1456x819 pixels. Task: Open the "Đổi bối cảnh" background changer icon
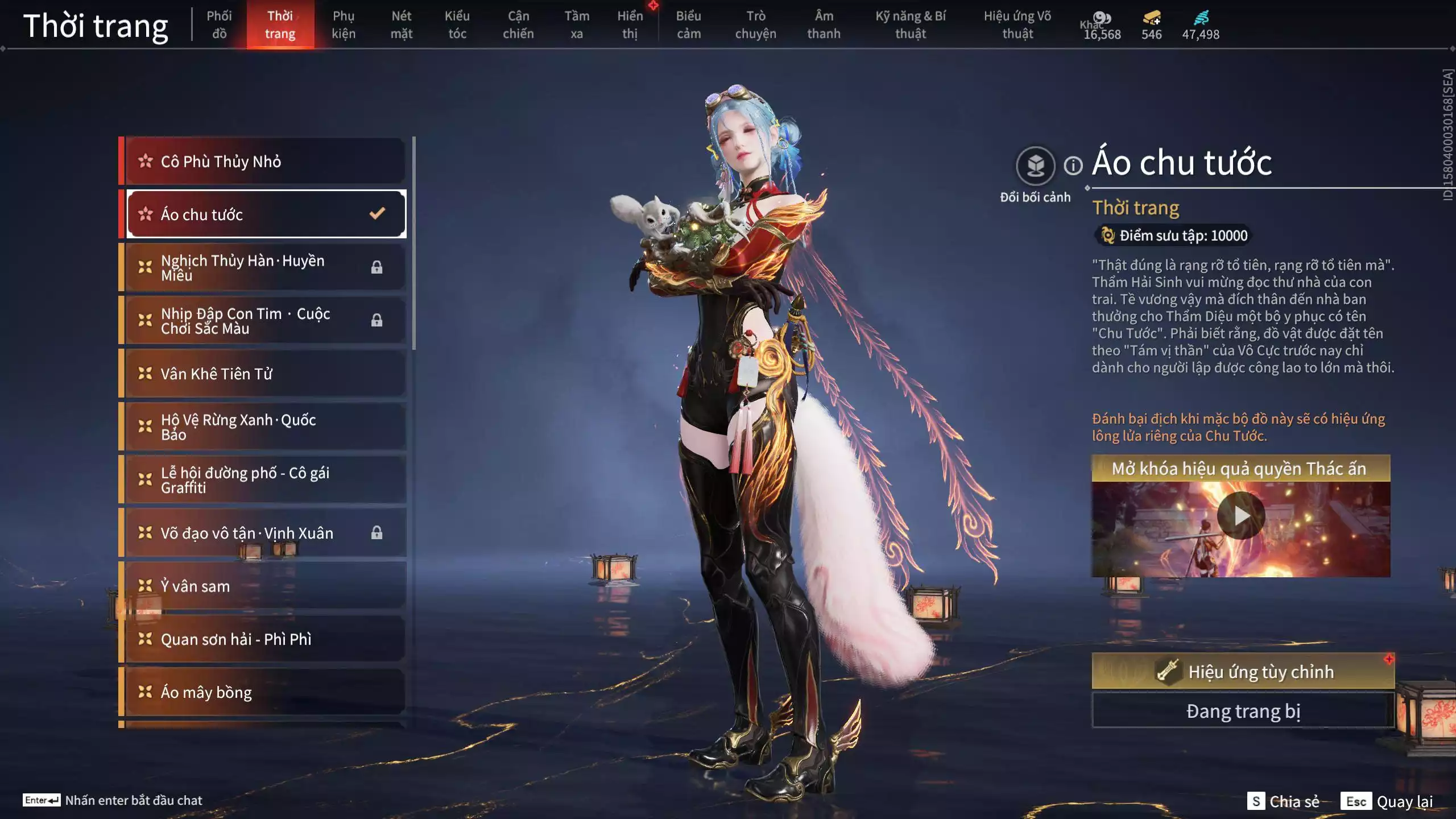coord(1036,165)
